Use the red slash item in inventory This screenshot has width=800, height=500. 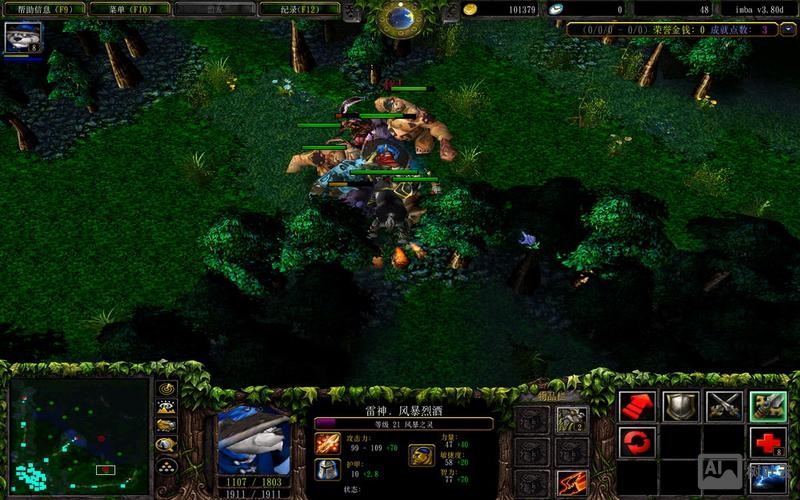(x=572, y=482)
